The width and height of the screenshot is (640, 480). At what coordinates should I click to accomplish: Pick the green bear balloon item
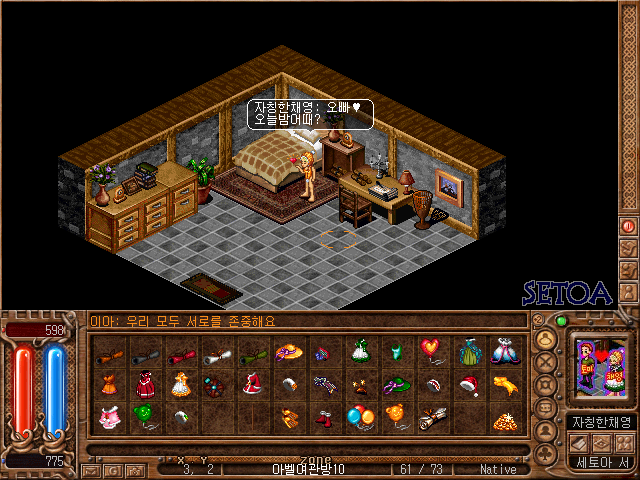coord(146,415)
